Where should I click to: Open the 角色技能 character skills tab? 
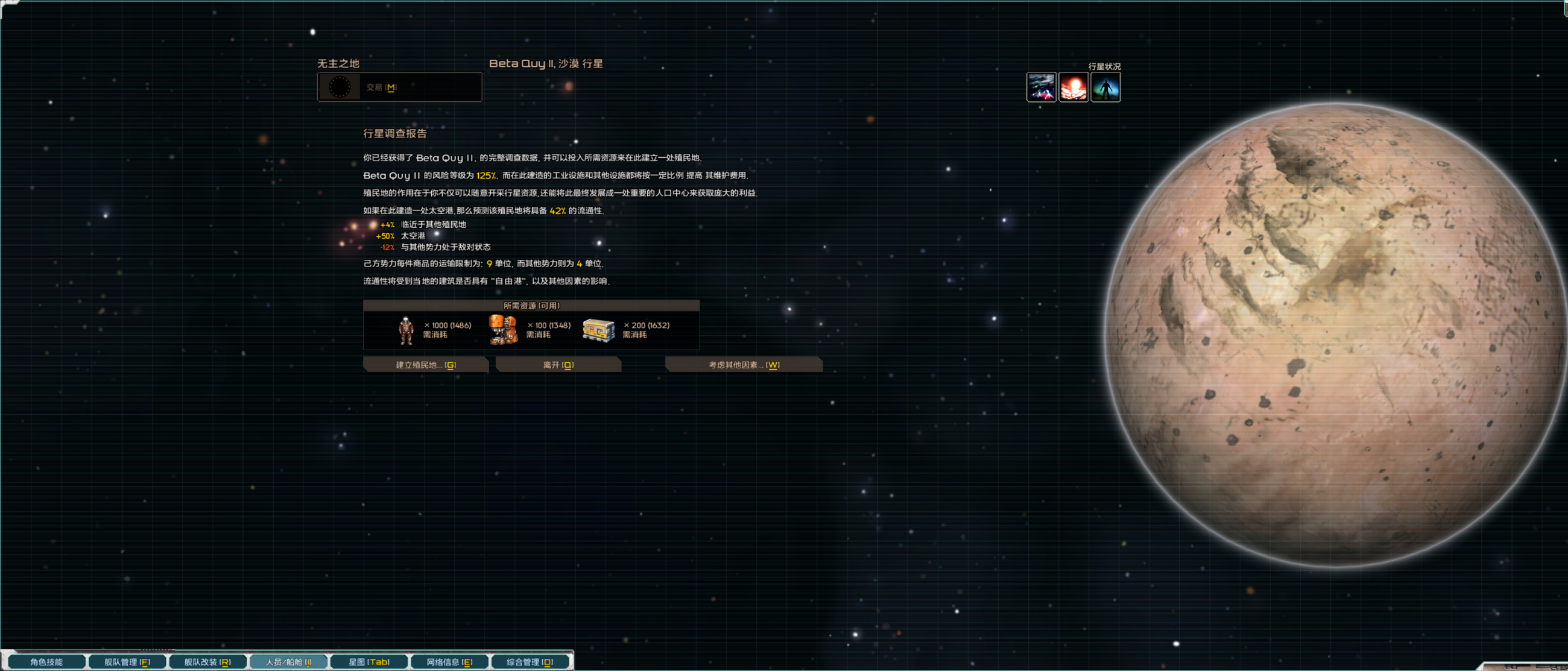(46, 661)
